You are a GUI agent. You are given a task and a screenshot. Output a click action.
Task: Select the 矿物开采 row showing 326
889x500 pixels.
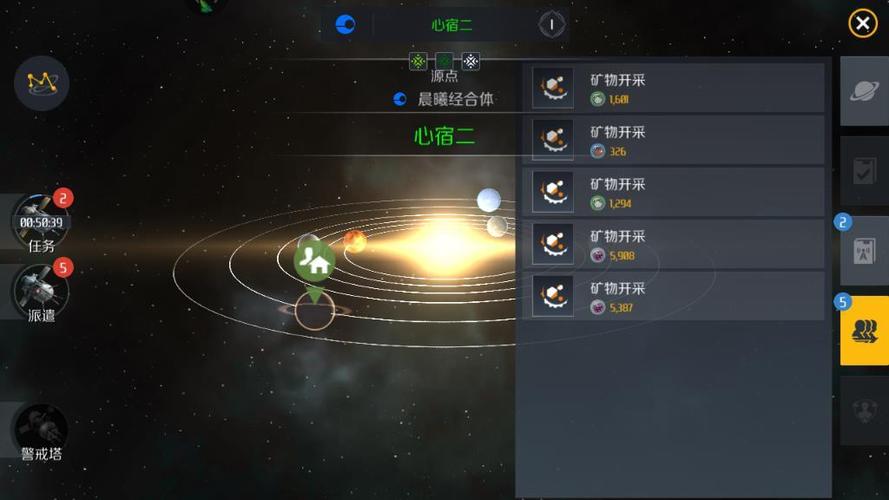(676, 140)
